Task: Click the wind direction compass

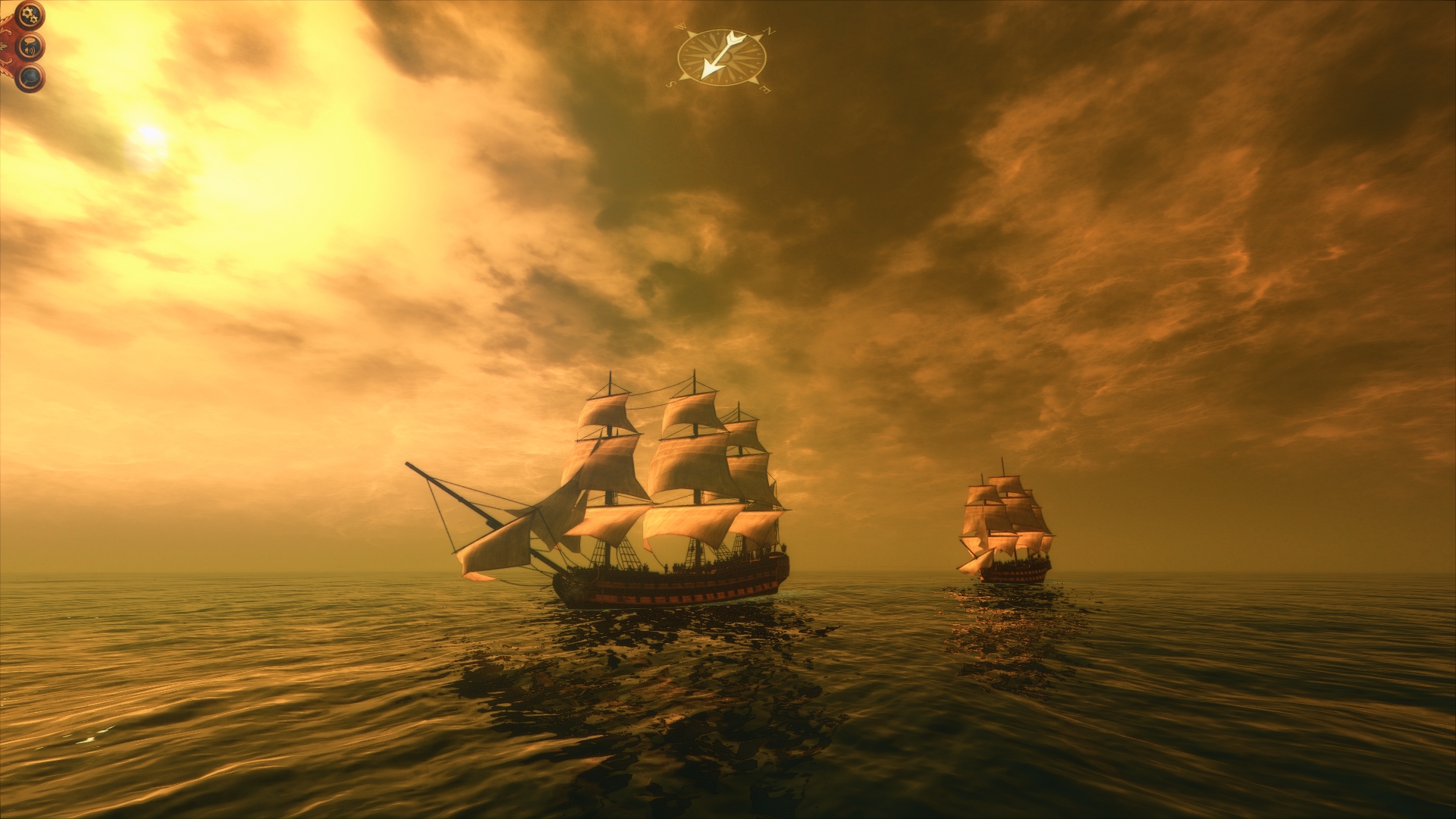Action: point(721,58)
